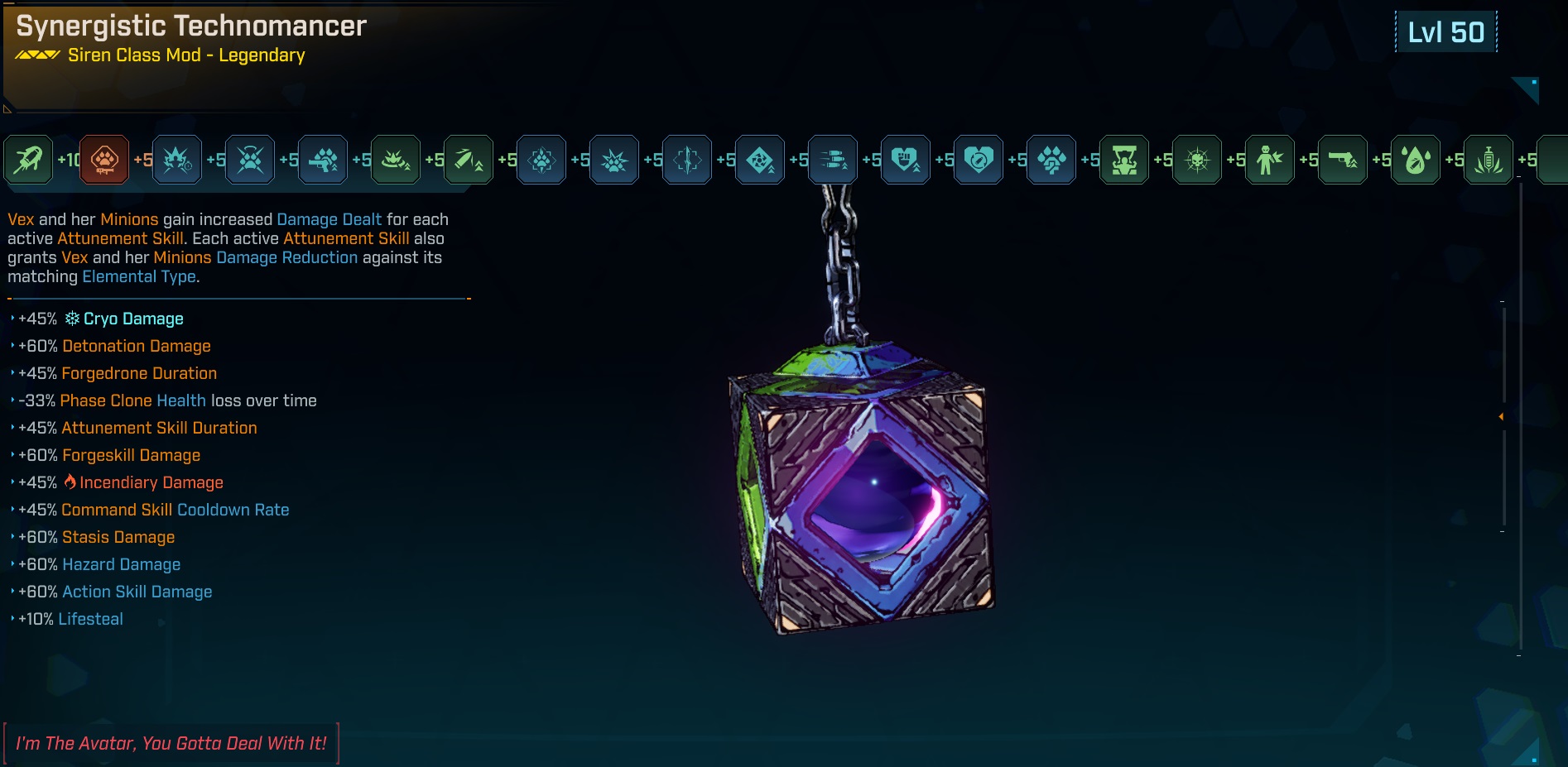Viewport: 1568px width, 767px height.
Task: Choose the green seated figure skill icon
Action: tap(1124, 159)
